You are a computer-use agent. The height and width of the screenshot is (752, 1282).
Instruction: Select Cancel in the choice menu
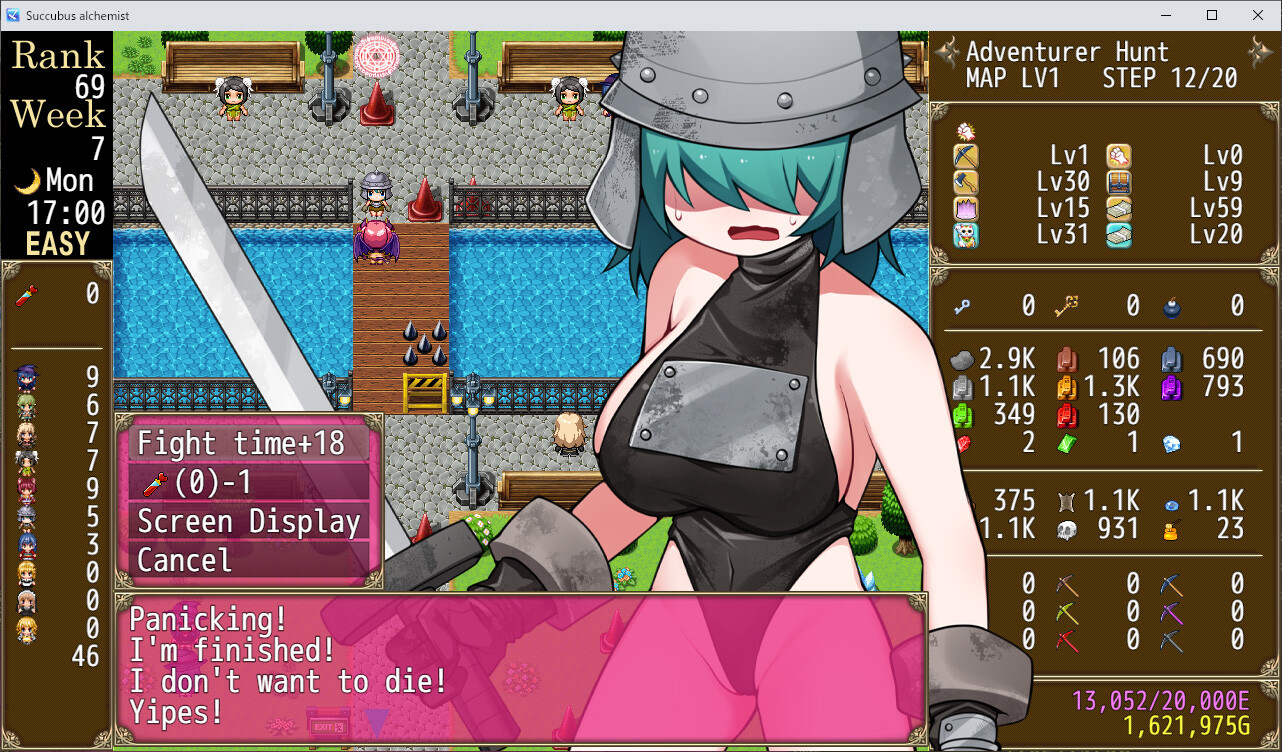247,560
